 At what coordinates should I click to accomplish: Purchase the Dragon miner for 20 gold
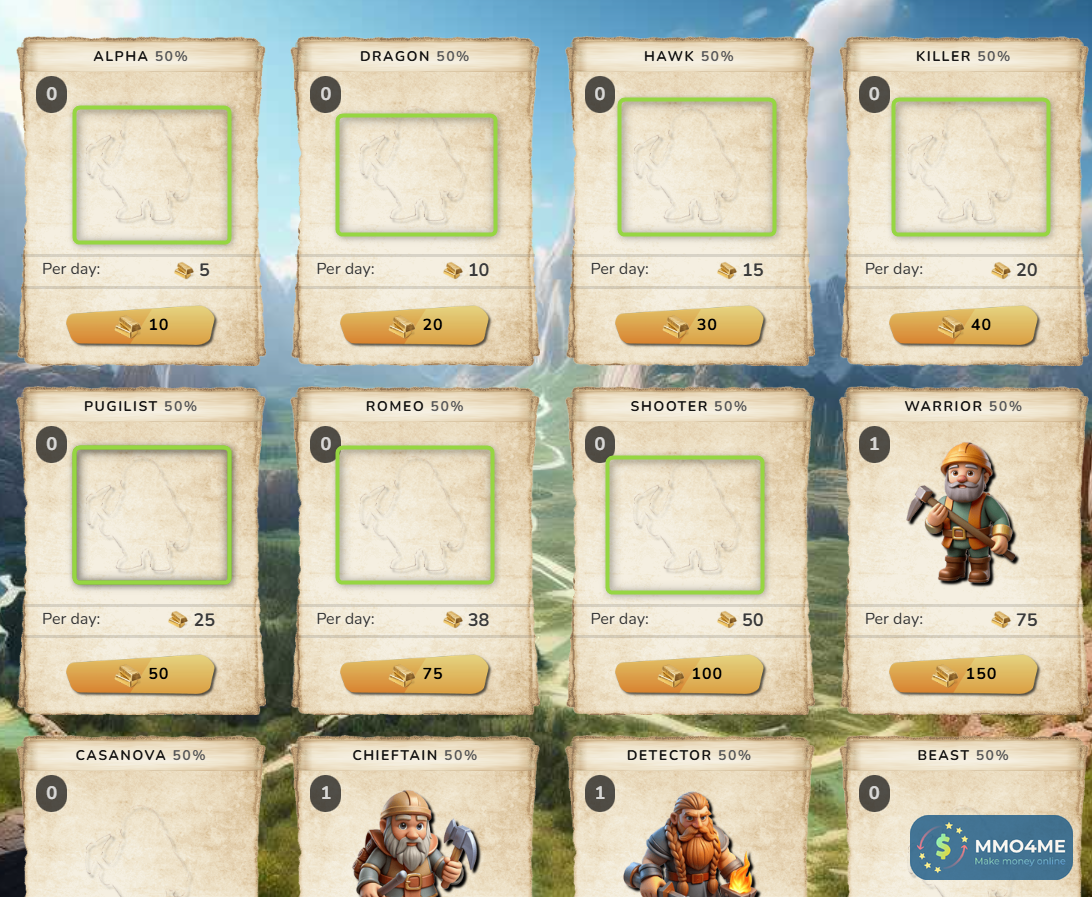coord(415,326)
